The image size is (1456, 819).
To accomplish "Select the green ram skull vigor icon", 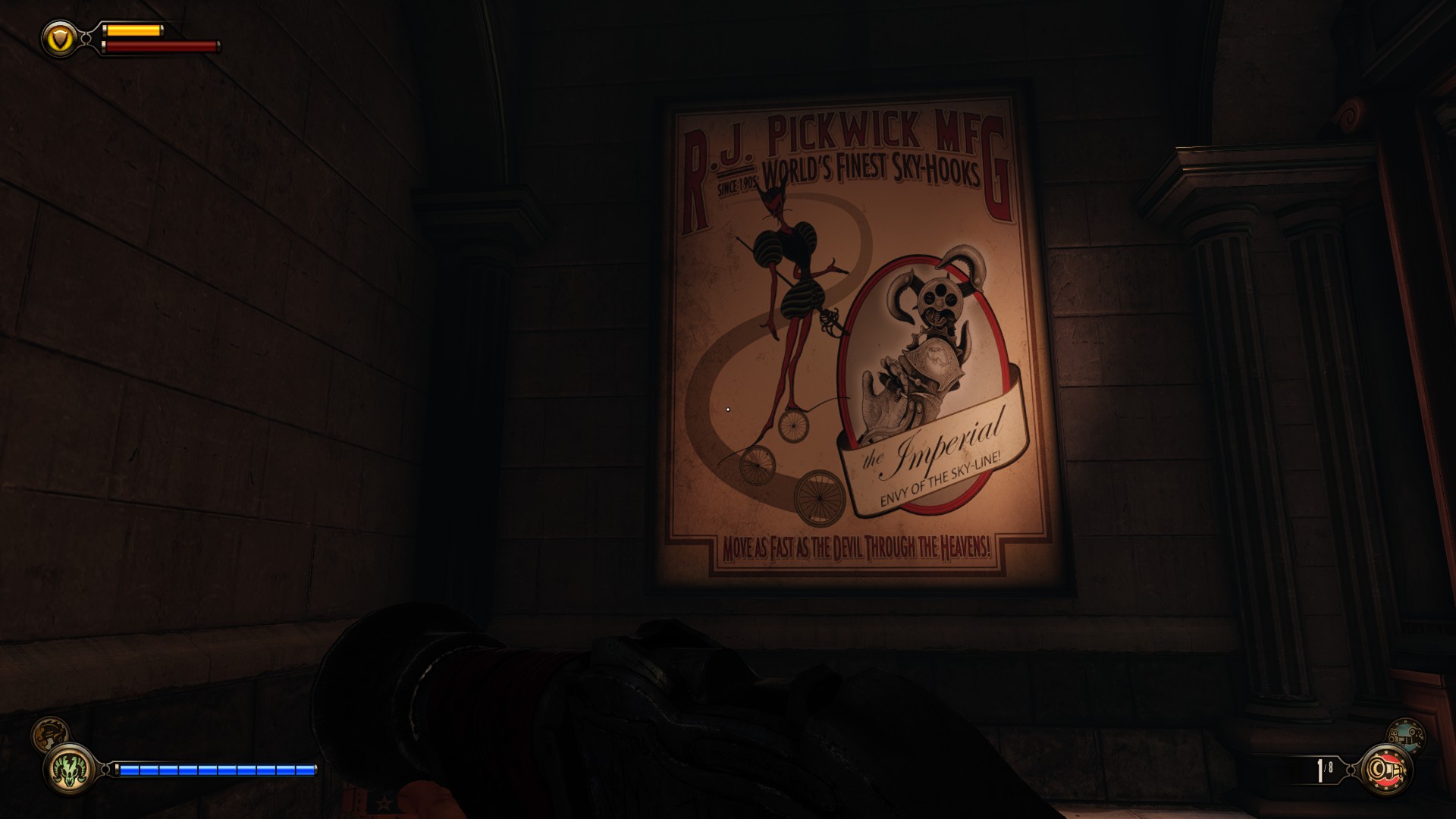I will 69,771.
